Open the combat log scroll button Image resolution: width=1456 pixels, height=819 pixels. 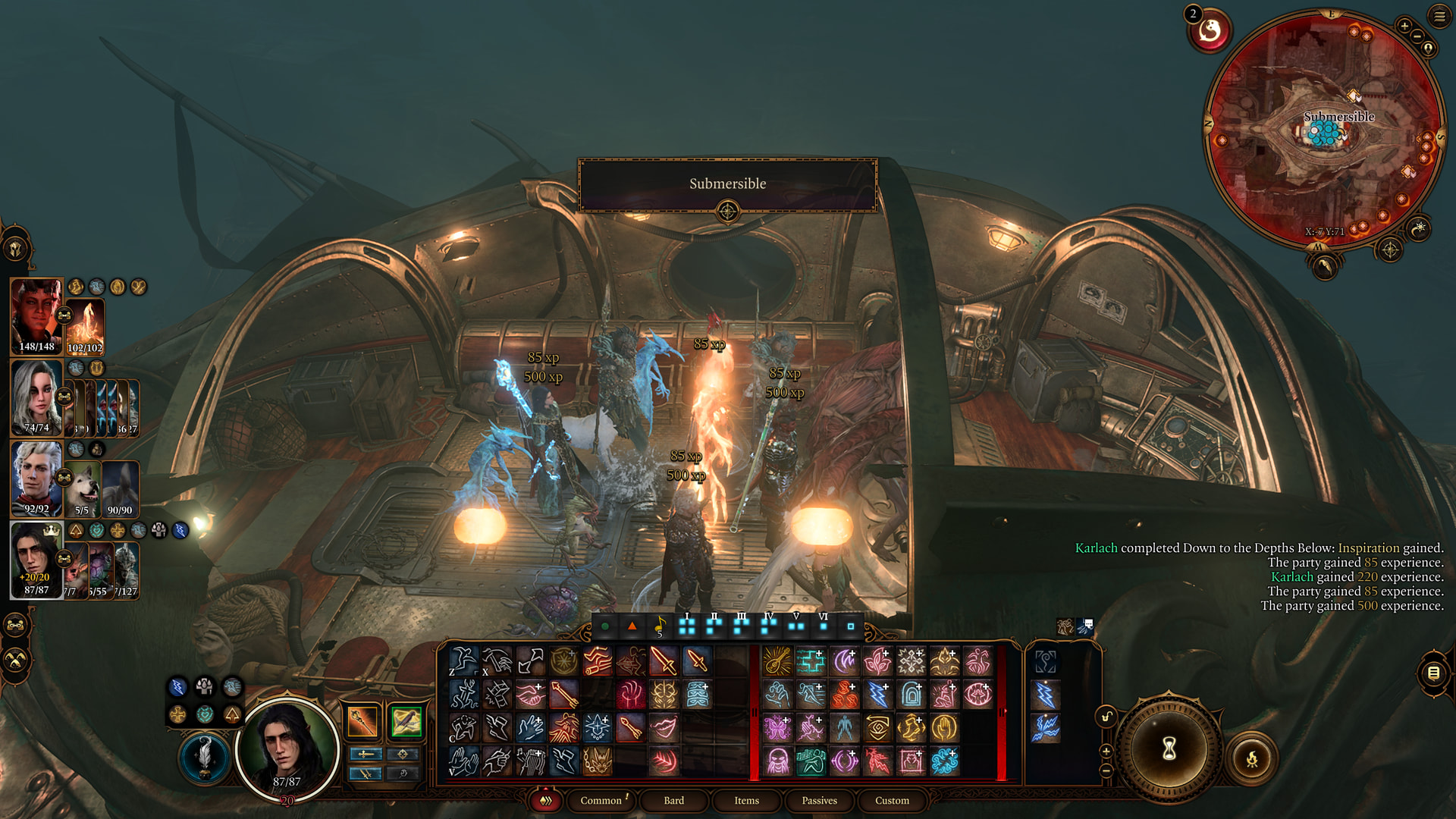1433,673
